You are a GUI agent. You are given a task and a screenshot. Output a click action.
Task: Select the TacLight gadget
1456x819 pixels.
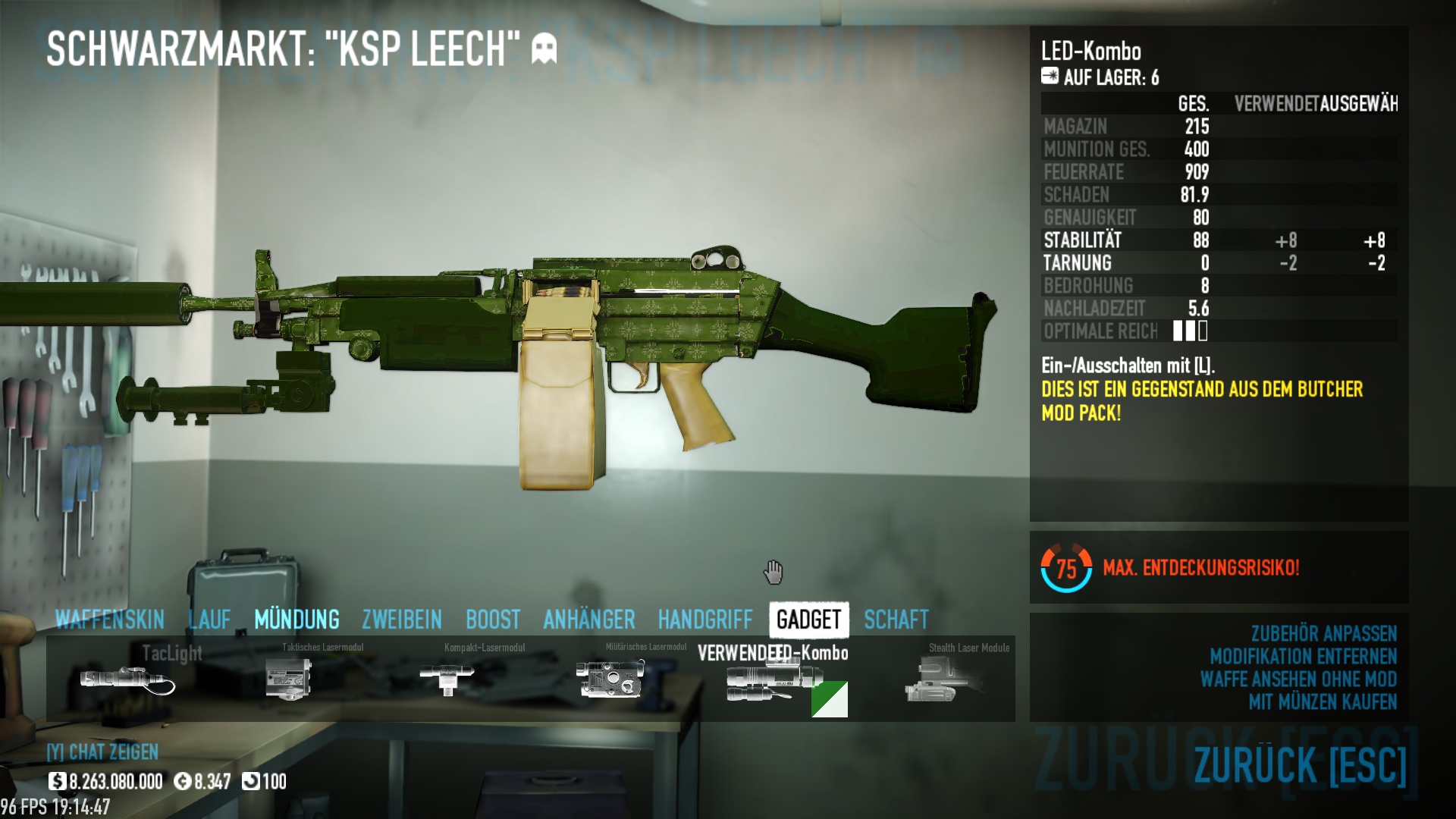(x=127, y=679)
